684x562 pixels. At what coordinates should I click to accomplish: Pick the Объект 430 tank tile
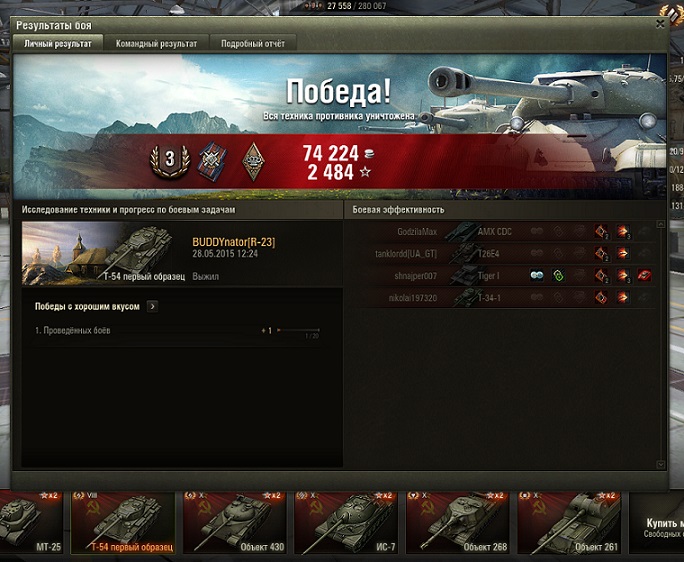coord(236,522)
